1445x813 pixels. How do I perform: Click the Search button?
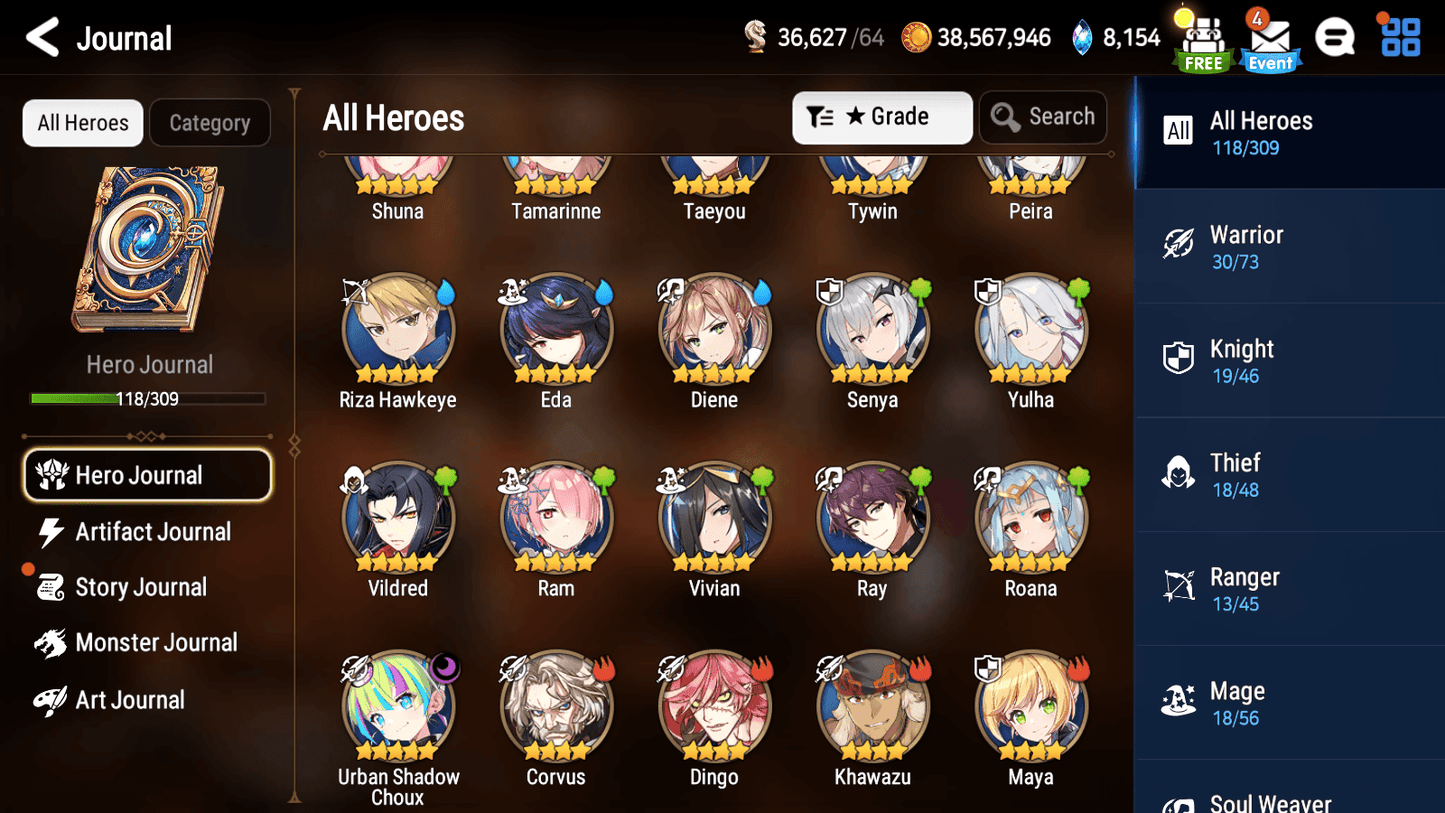point(1043,117)
